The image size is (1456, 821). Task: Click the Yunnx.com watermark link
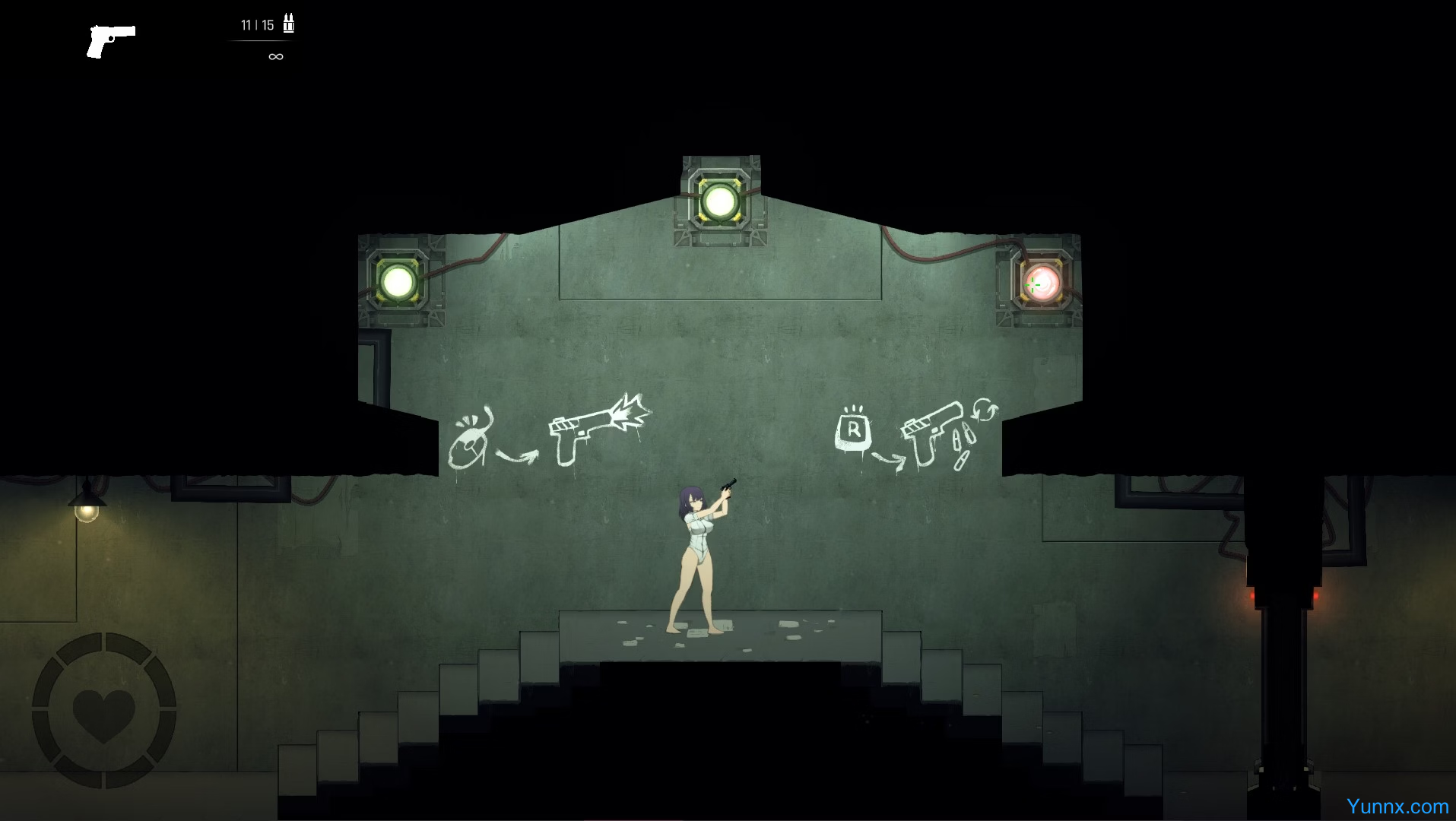pyautogui.click(x=1397, y=806)
